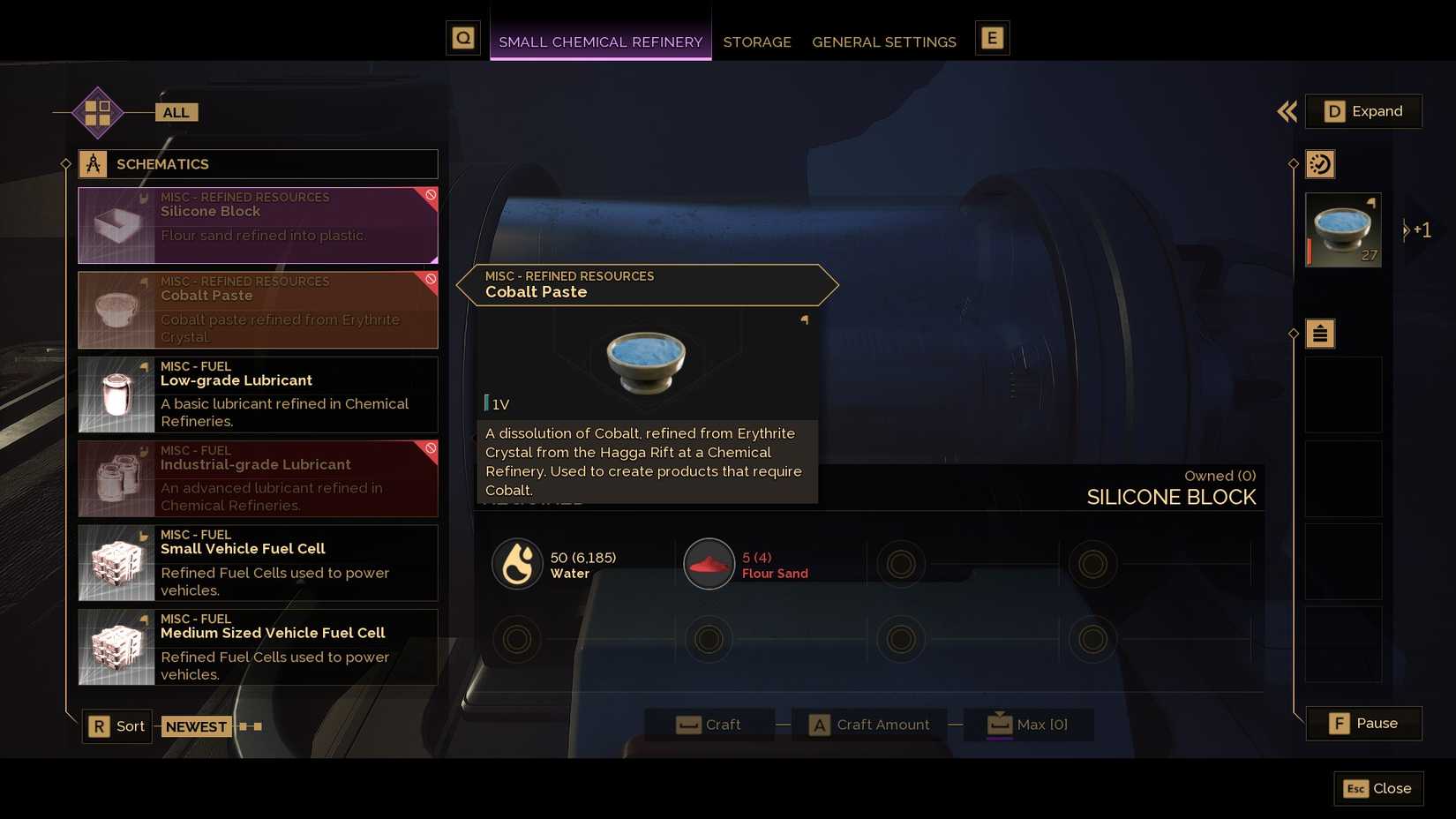Toggle the ALL filter label
The width and height of the screenshot is (1456, 819).
pyautogui.click(x=175, y=112)
